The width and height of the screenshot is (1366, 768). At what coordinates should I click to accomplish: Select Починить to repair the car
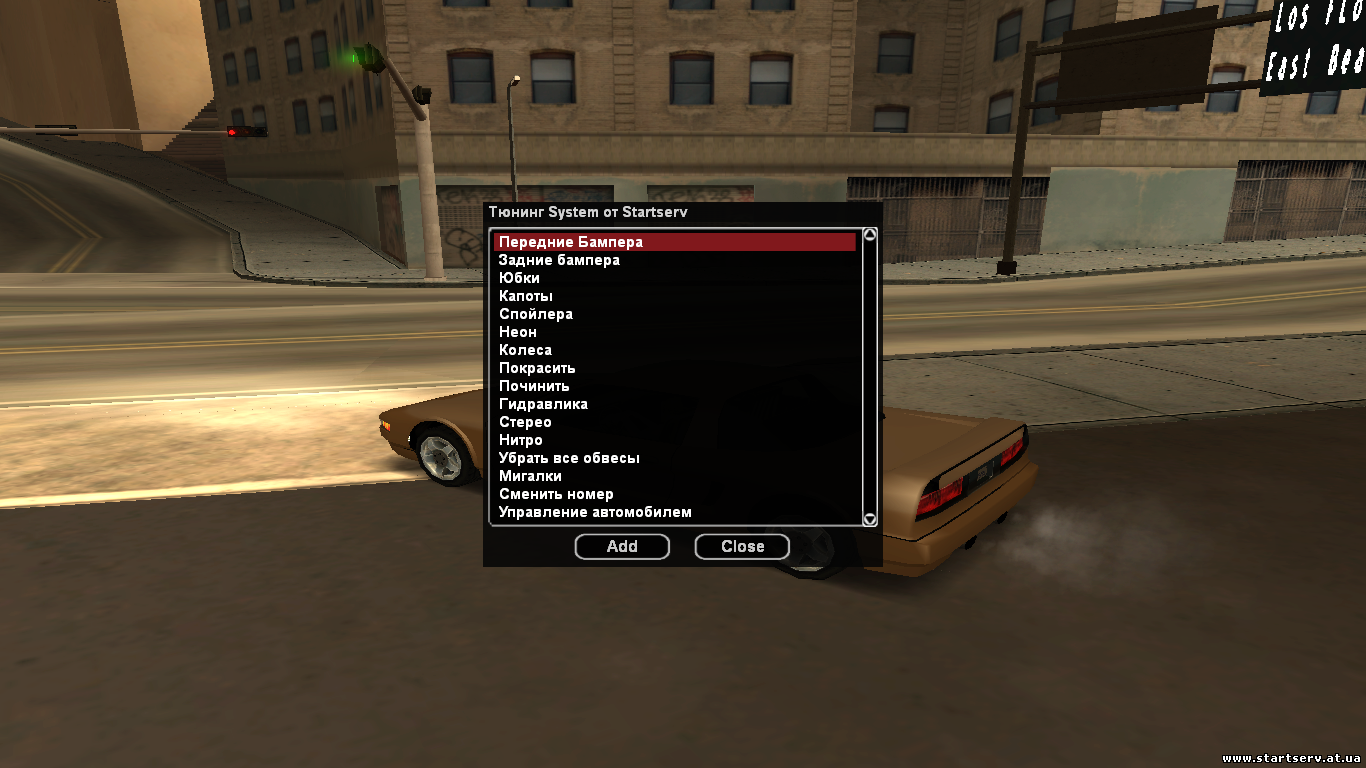click(x=534, y=386)
